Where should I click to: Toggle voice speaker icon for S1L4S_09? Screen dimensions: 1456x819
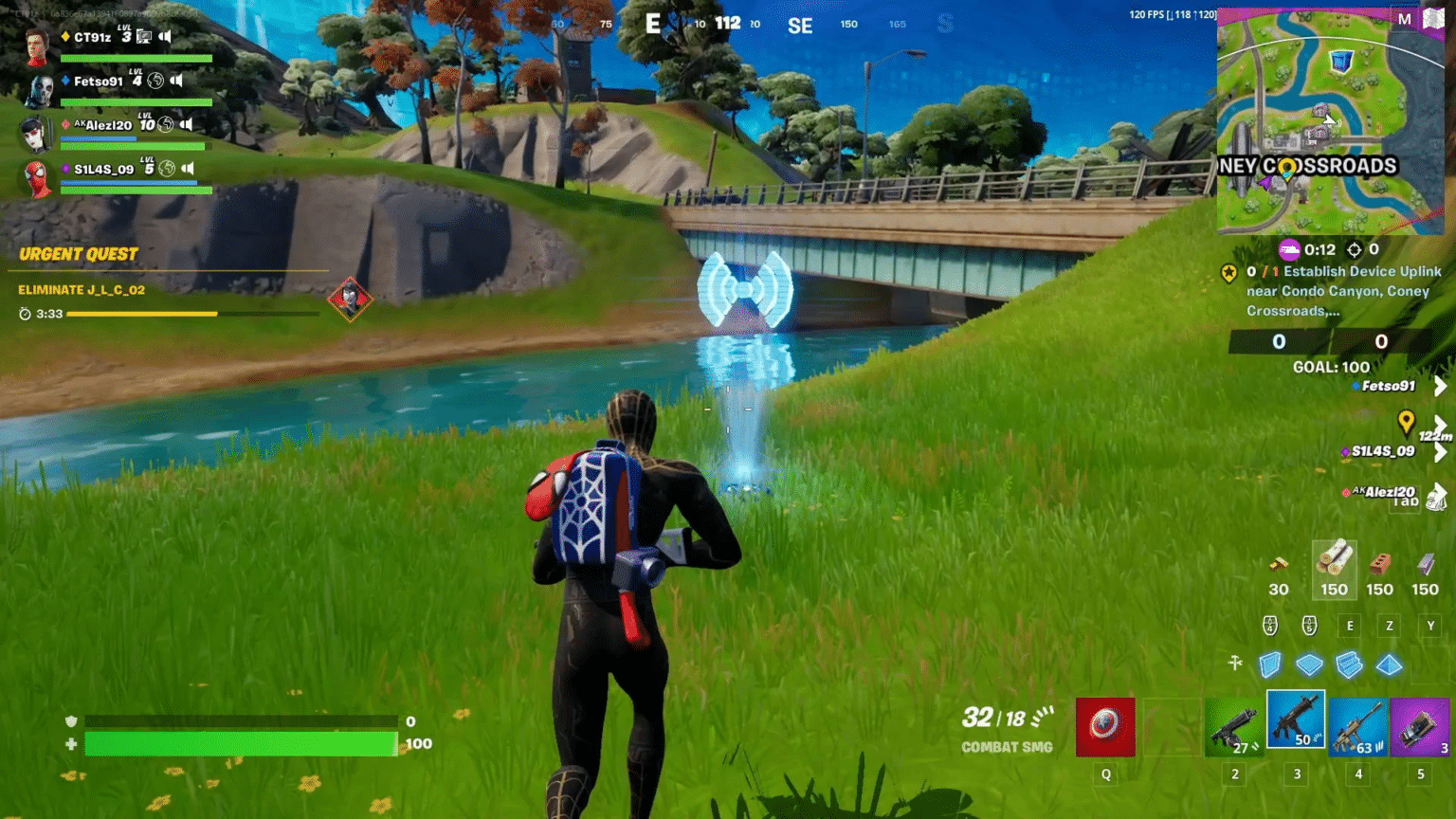pos(188,169)
